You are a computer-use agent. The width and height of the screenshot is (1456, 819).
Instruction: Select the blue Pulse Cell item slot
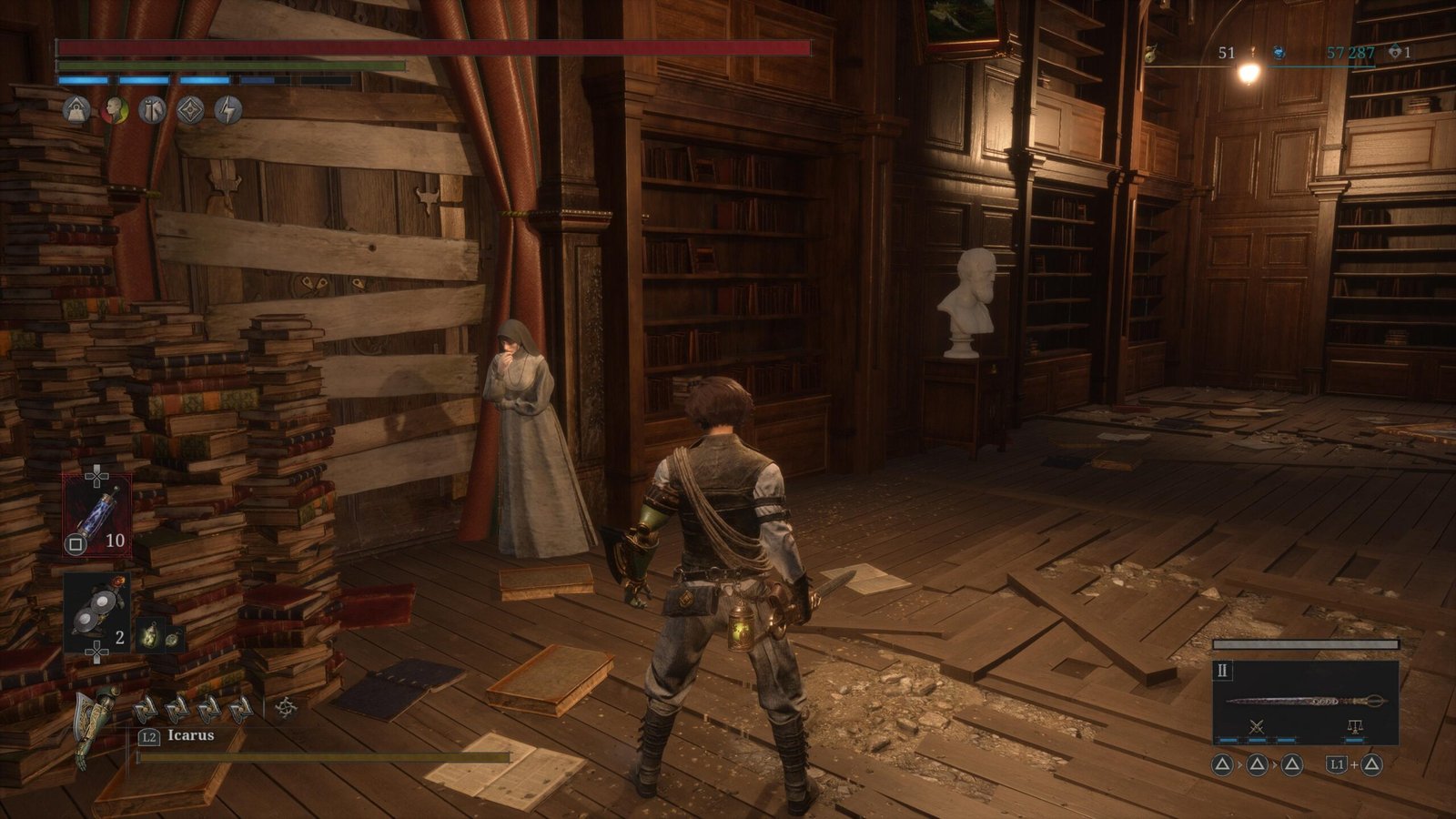(x=96, y=514)
